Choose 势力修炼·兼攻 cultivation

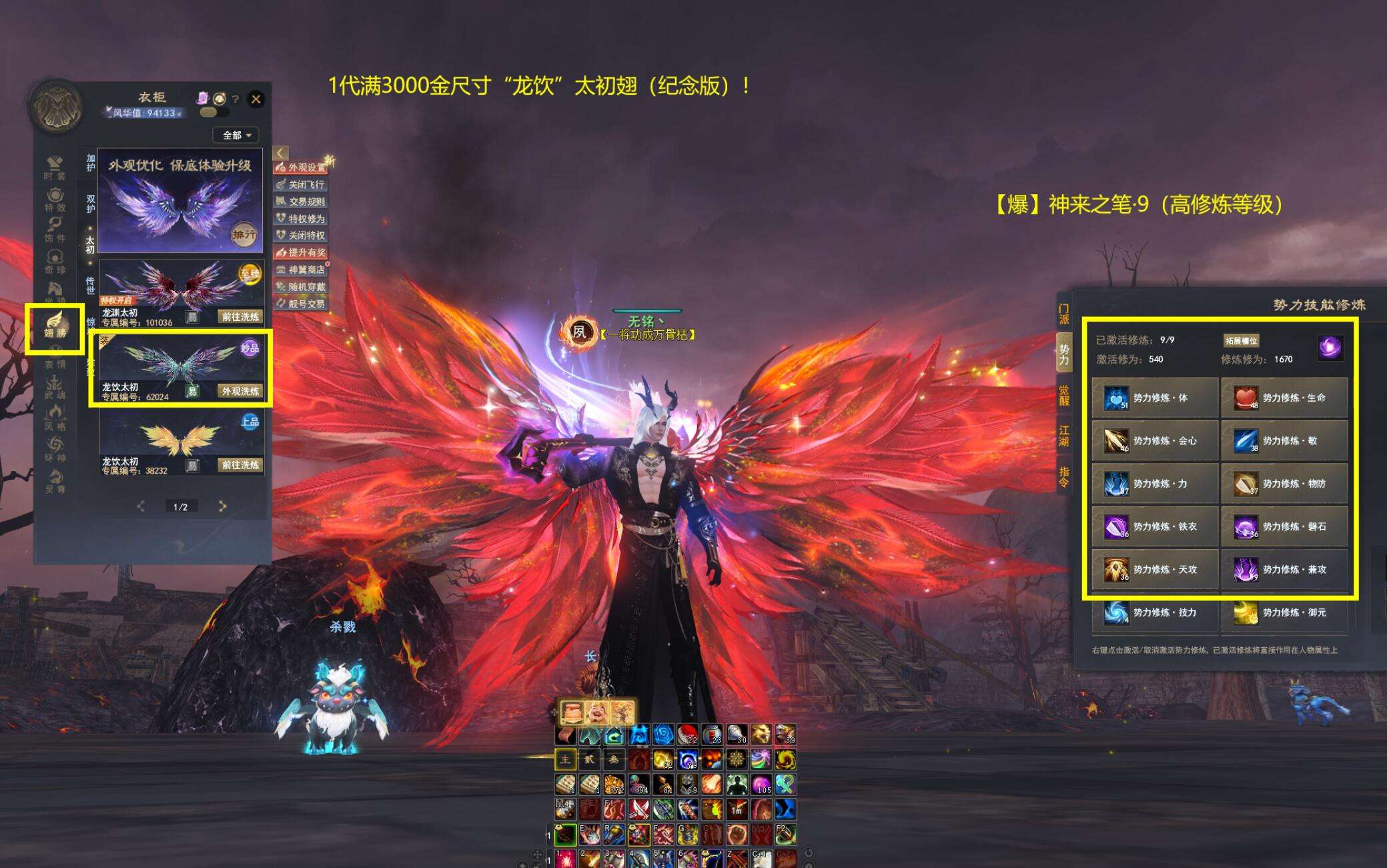click(1284, 570)
